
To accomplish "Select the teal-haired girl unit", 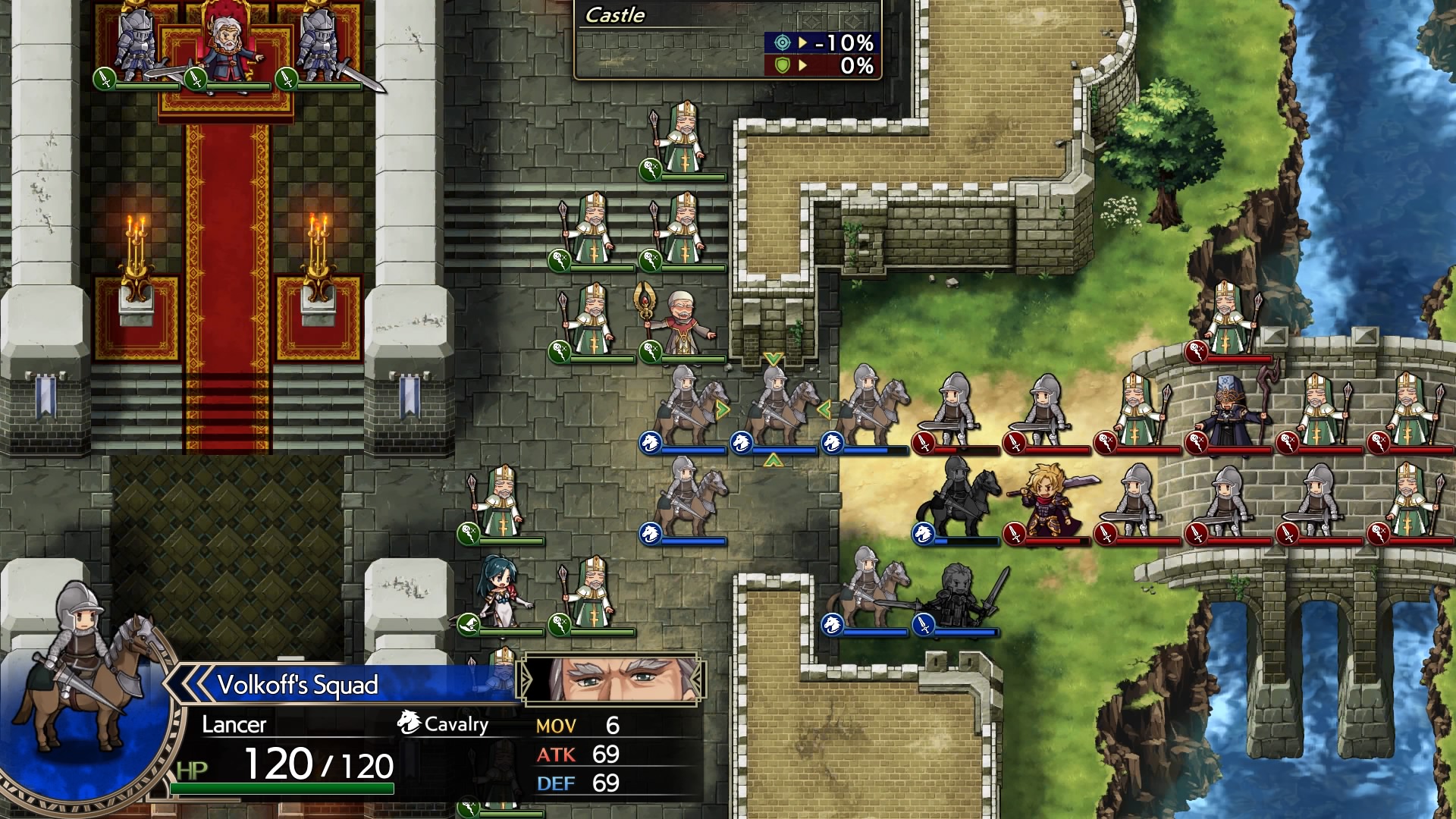I will [x=500, y=591].
